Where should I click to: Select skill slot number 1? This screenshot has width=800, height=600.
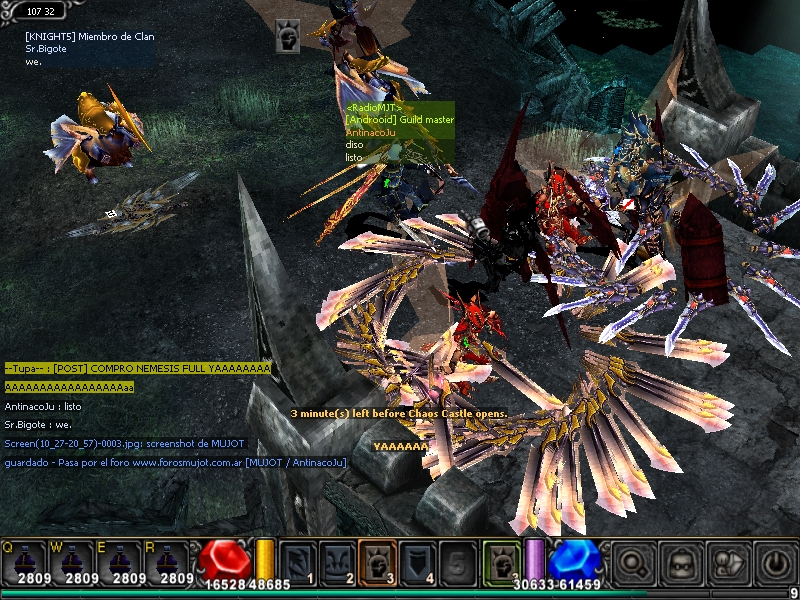(x=297, y=562)
